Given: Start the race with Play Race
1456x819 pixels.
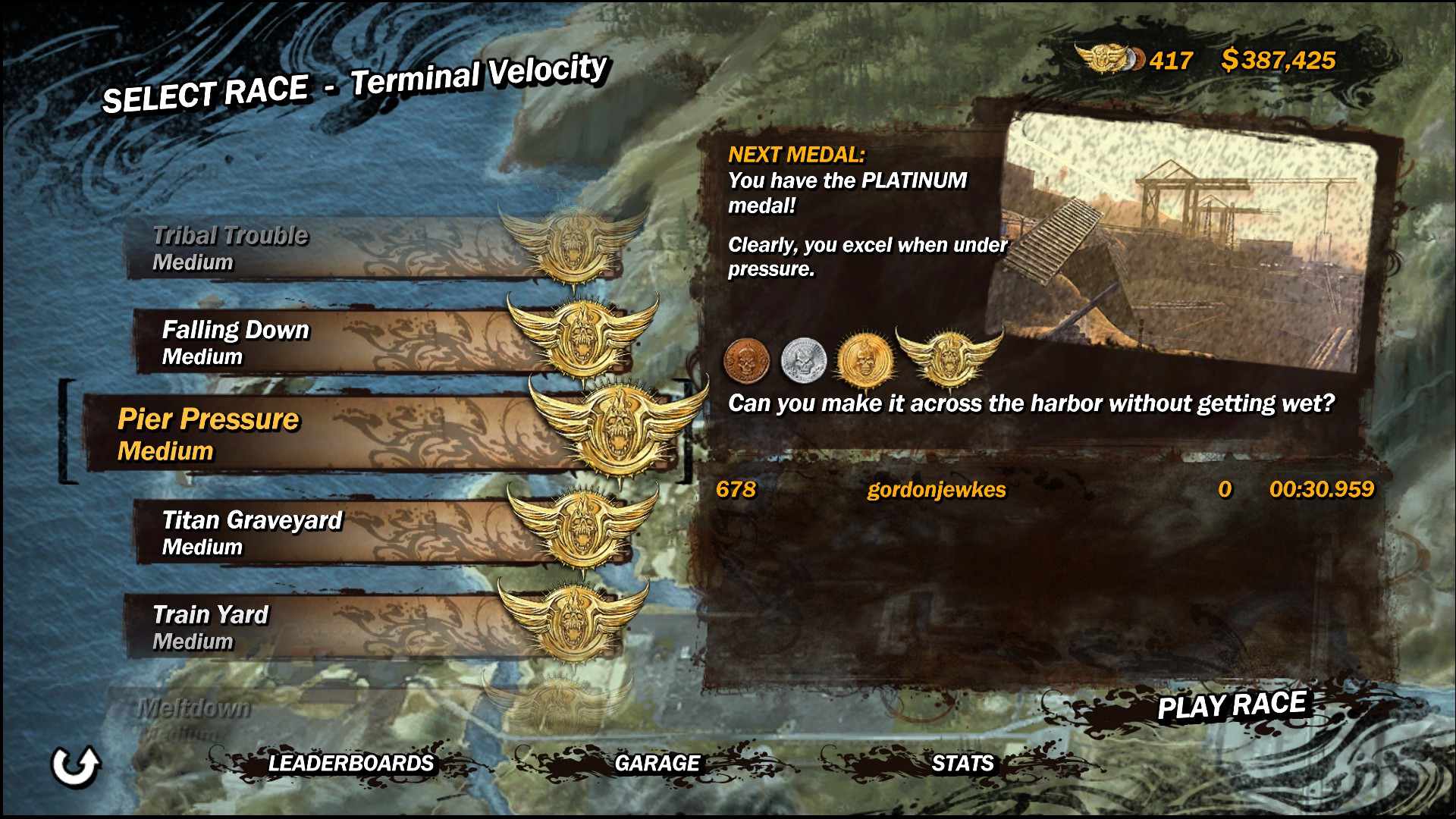Looking at the screenshot, I should [x=1231, y=706].
